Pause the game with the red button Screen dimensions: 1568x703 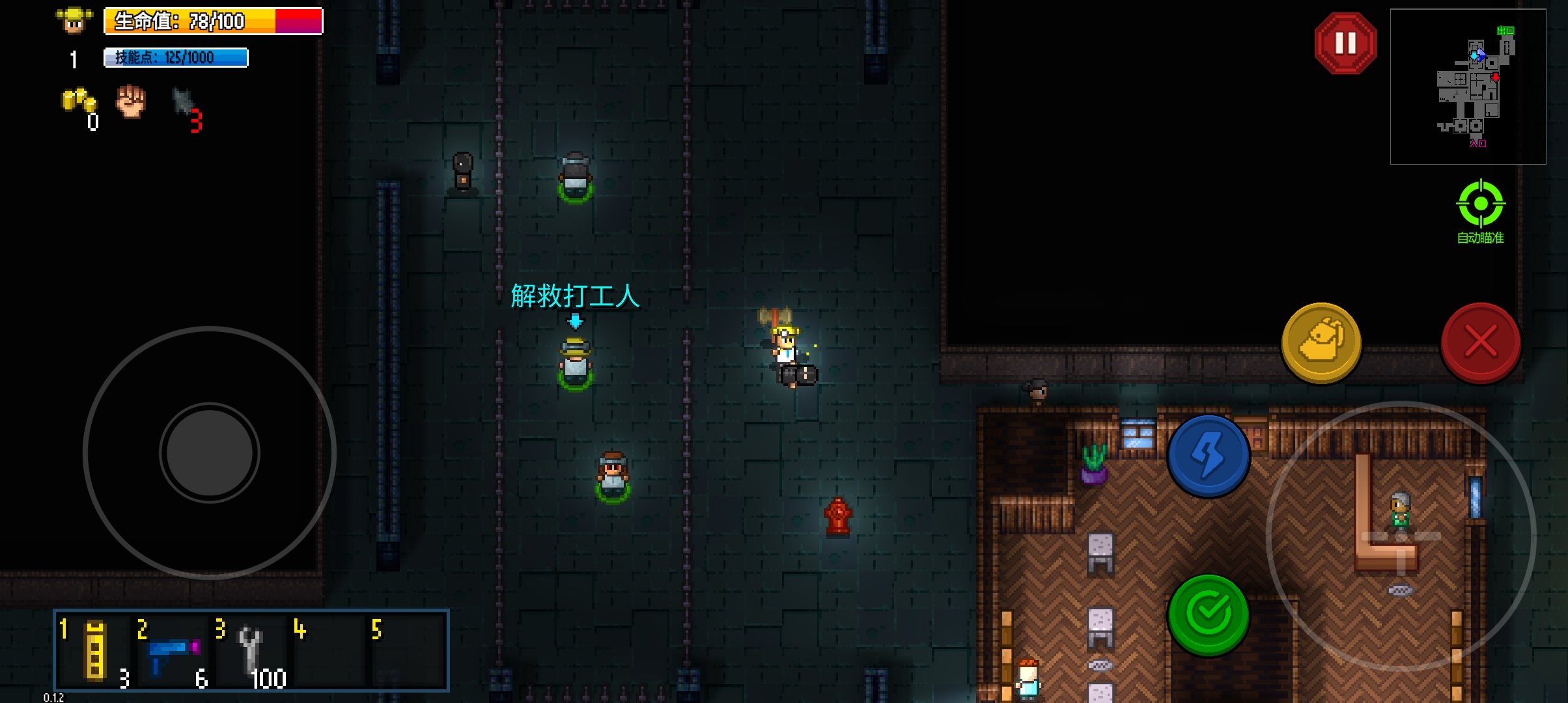point(1345,44)
